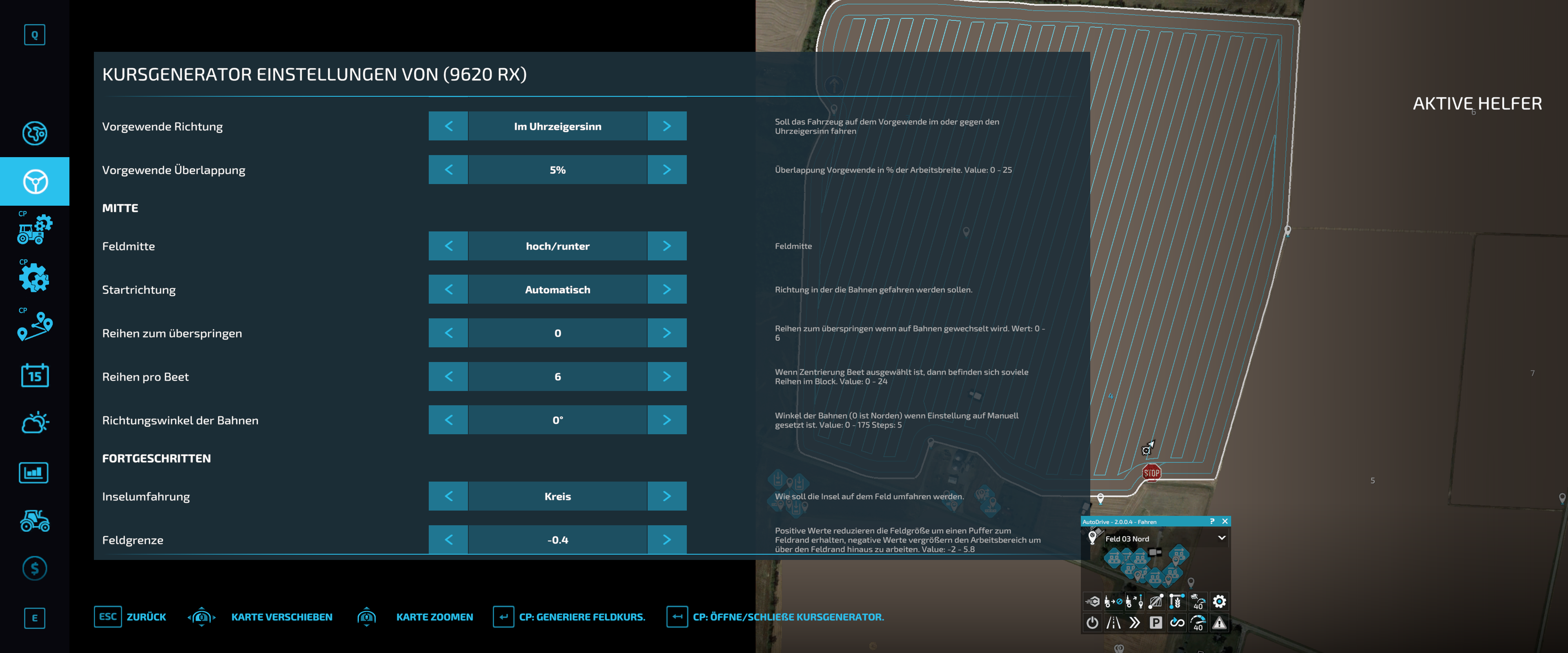Open the AutoDrive settings gear icon
1568x653 pixels.
pyautogui.click(x=1219, y=602)
